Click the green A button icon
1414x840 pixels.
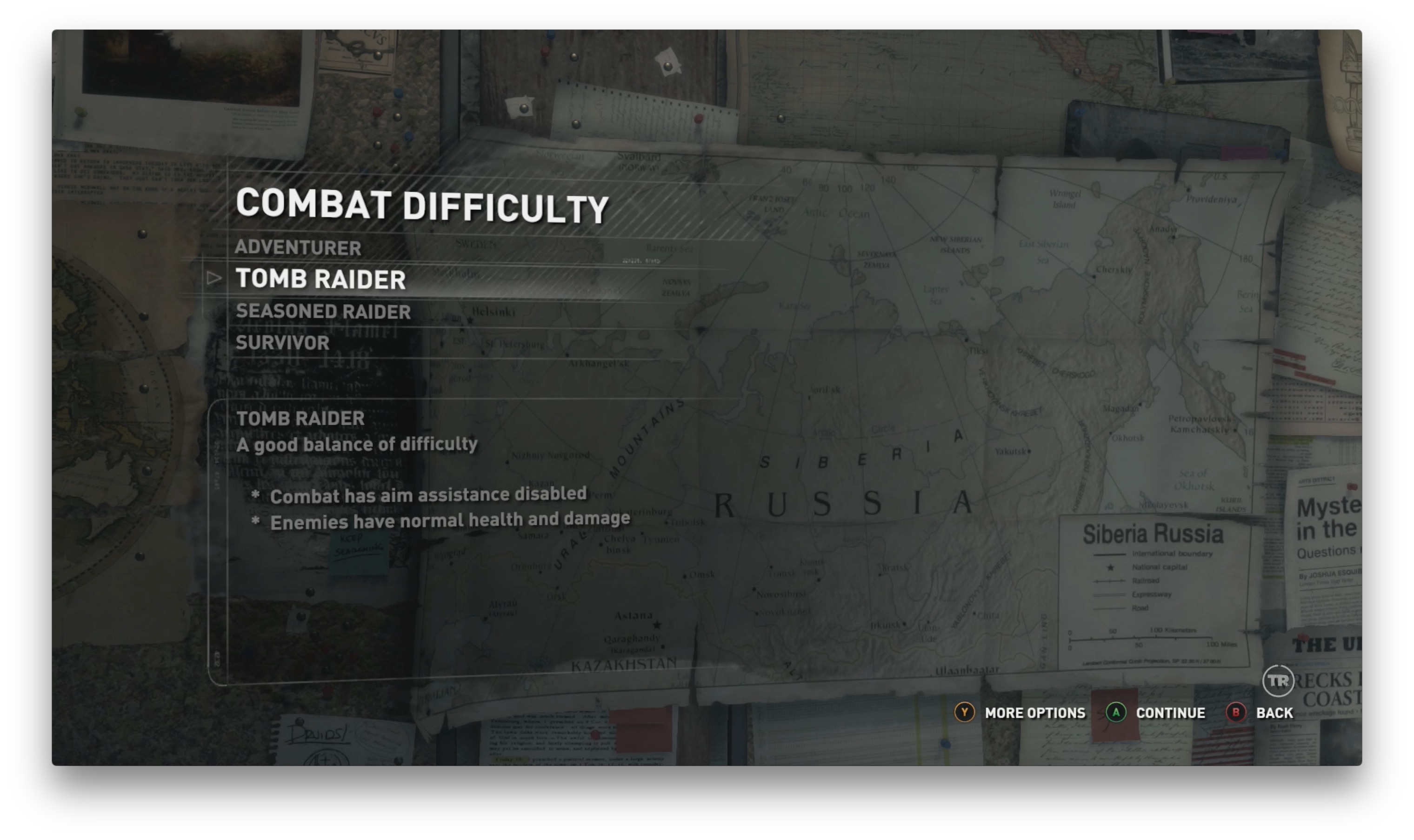pyautogui.click(x=1116, y=713)
